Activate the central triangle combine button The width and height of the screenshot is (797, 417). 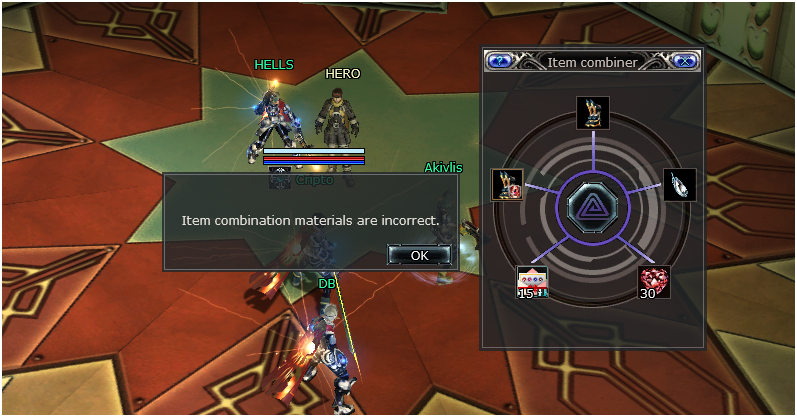[x=593, y=207]
